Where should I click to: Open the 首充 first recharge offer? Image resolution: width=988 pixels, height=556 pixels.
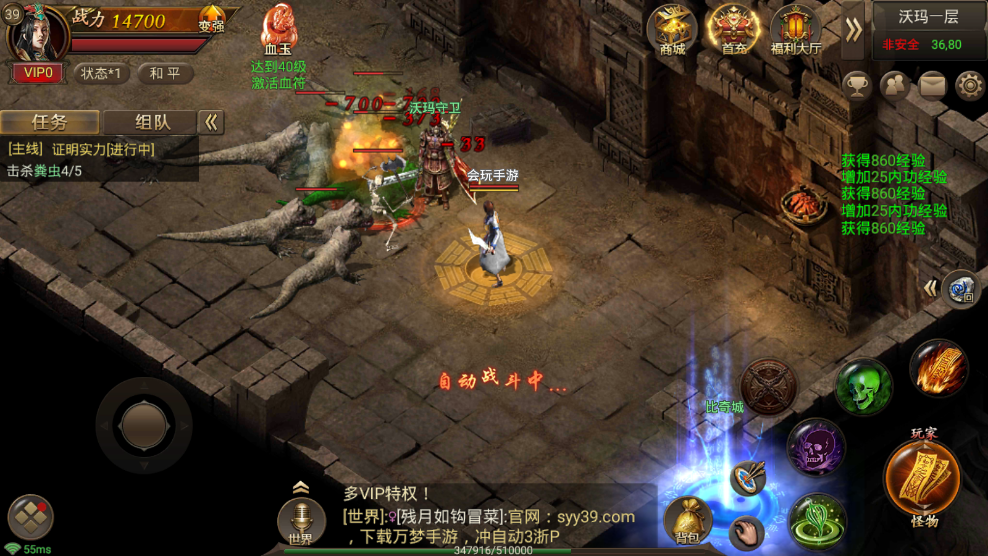[x=733, y=31]
